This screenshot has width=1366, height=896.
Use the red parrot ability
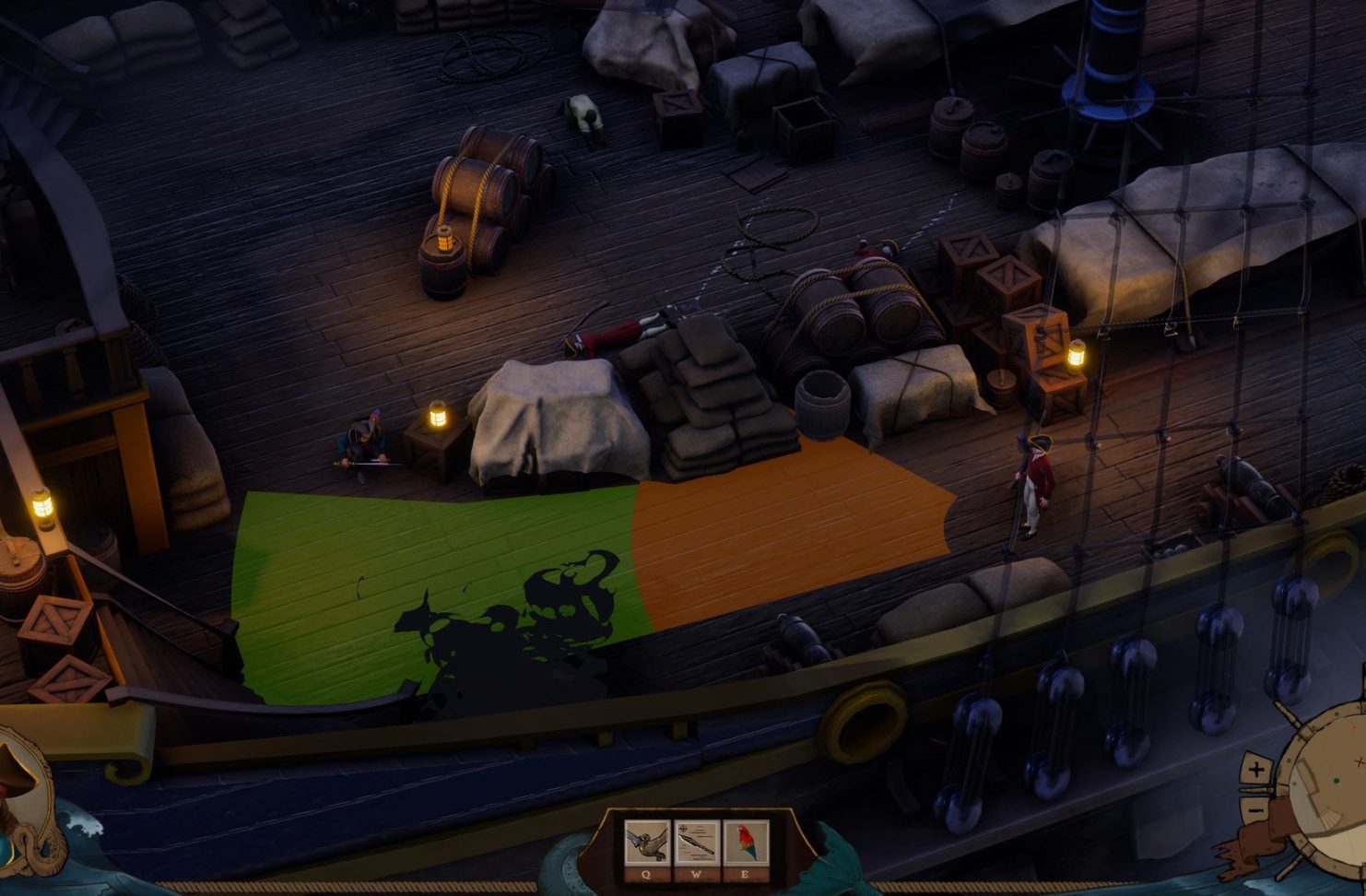[x=746, y=843]
